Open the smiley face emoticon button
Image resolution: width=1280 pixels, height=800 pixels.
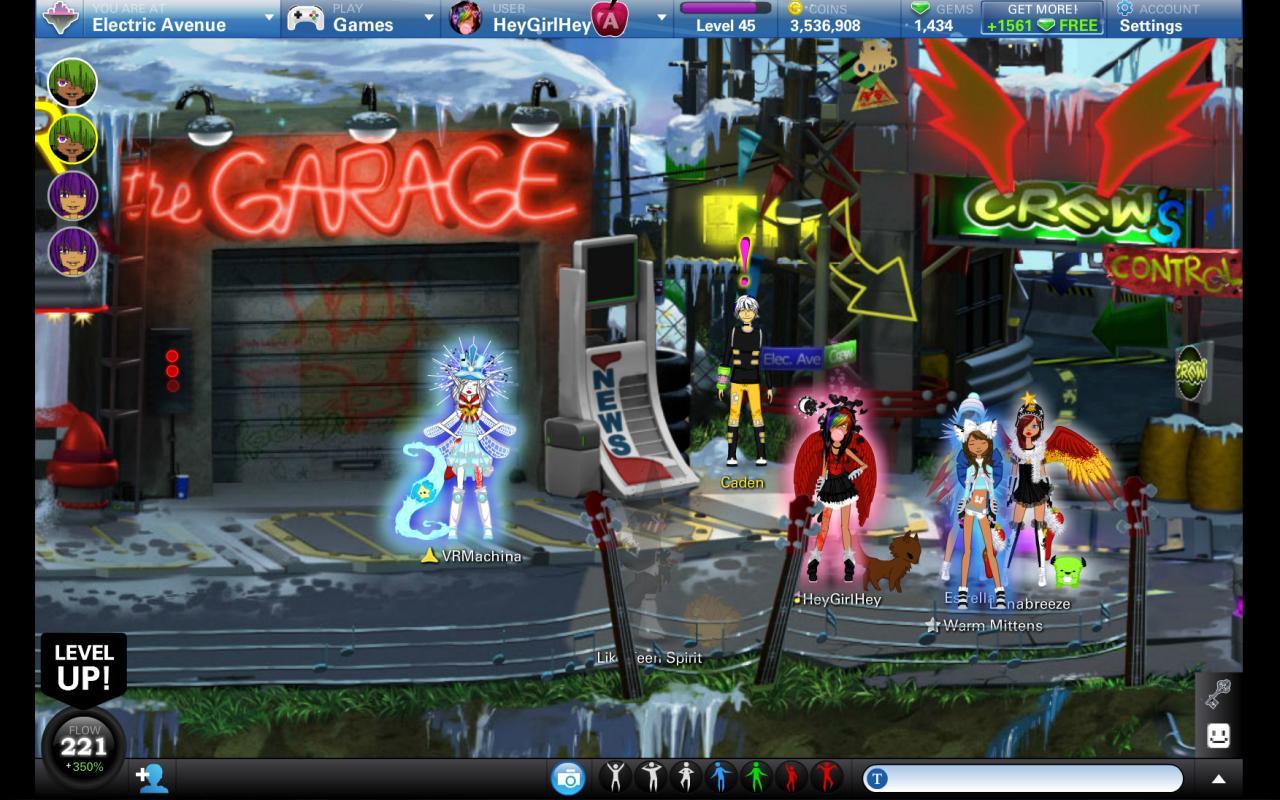(x=1218, y=736)
